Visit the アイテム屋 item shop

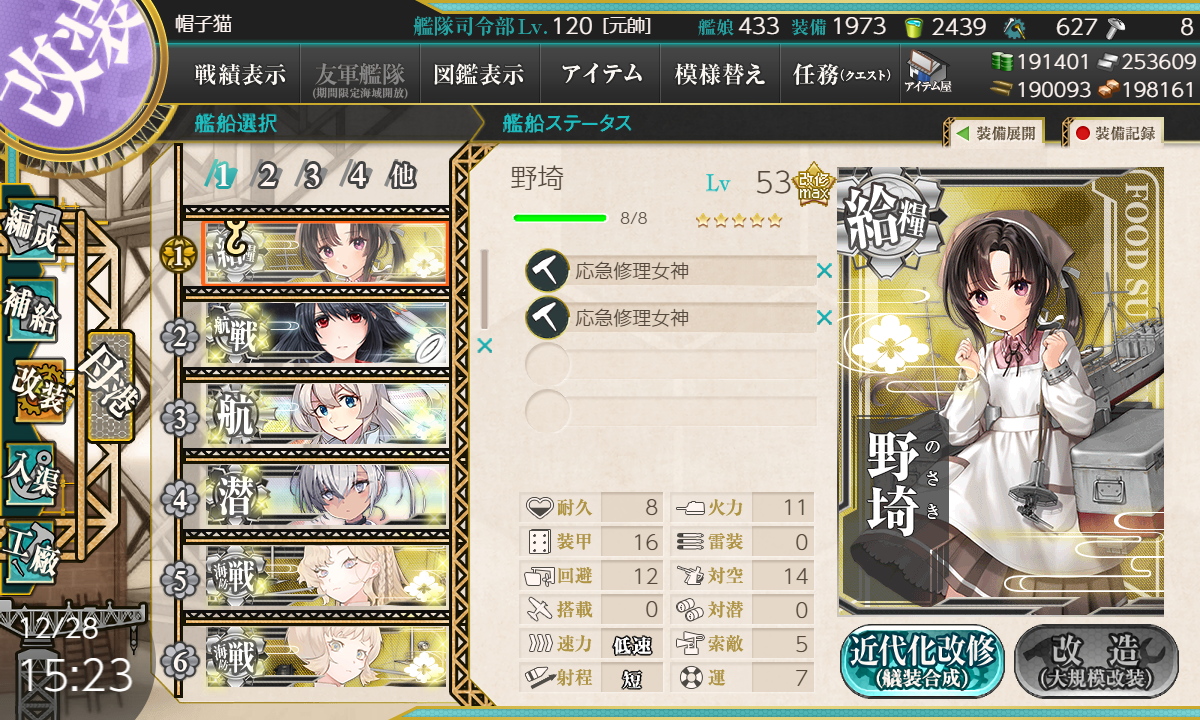(x=928, y=72)
